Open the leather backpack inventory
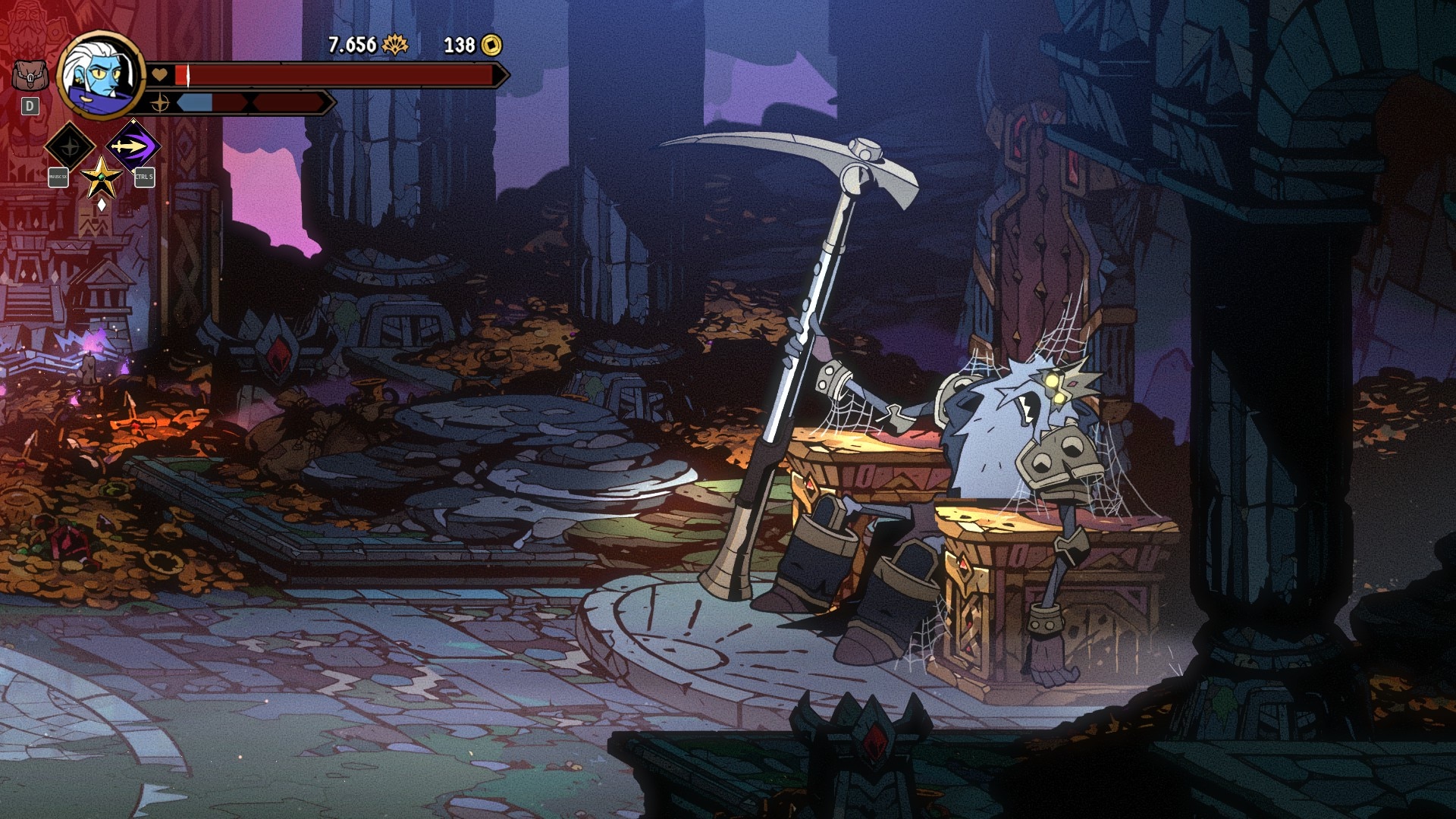 29,76
